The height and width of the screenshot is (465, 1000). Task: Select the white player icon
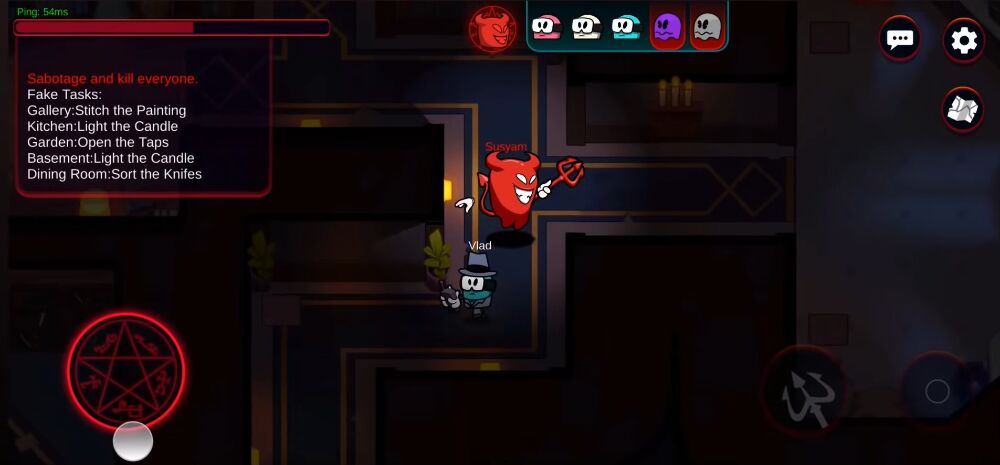[586, 27]
